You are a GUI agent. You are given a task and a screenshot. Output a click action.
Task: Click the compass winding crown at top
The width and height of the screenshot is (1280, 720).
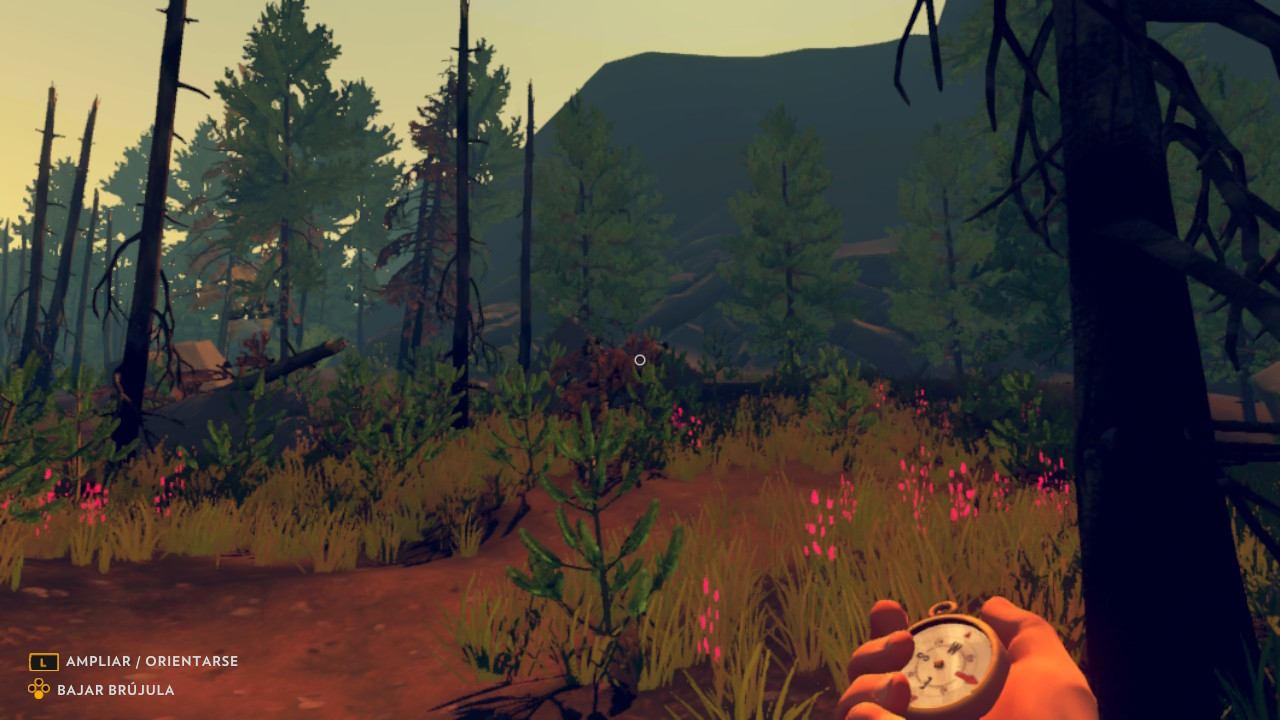(x=941, y=609)
